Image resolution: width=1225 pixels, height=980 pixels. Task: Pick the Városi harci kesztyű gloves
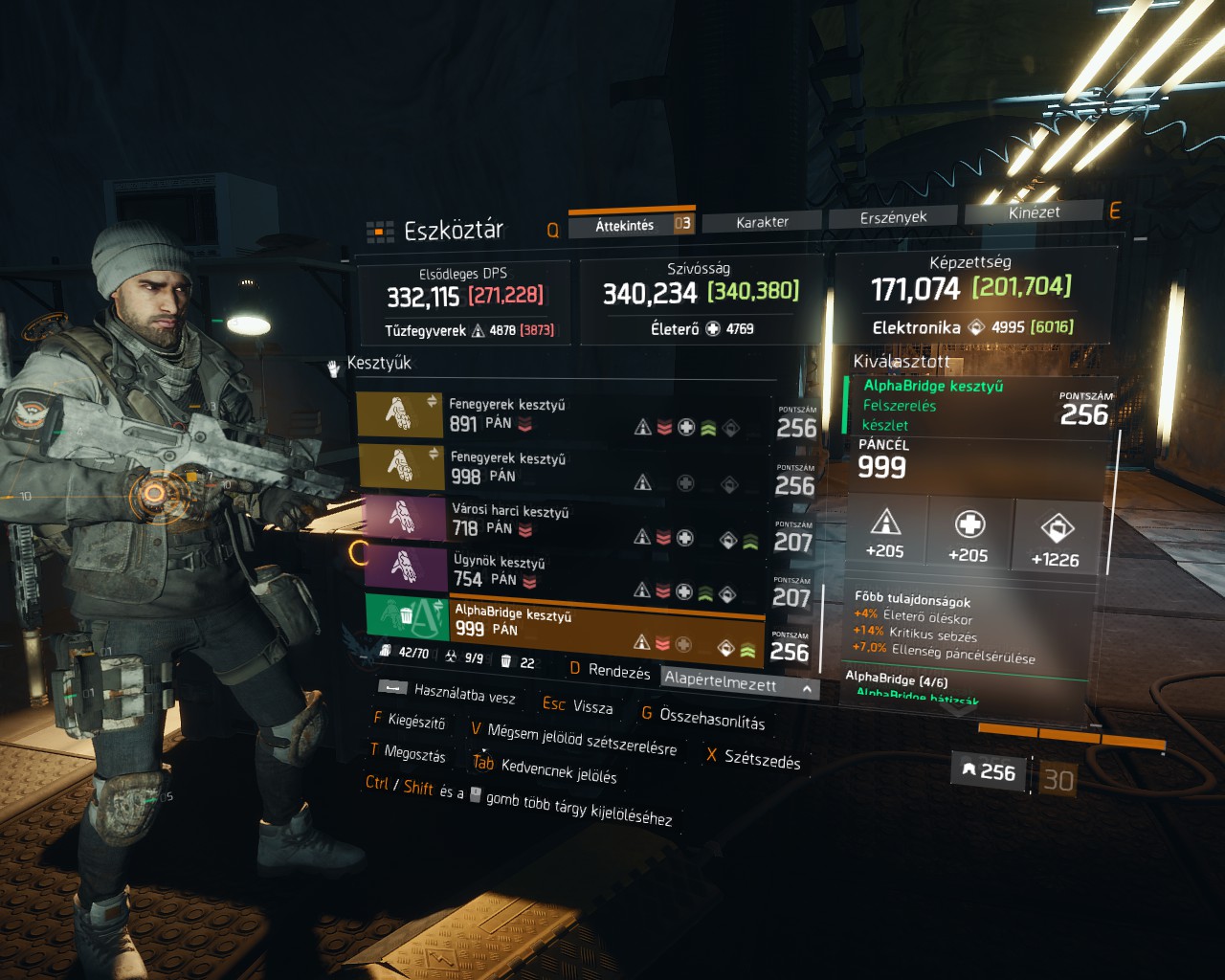(565, 520)
